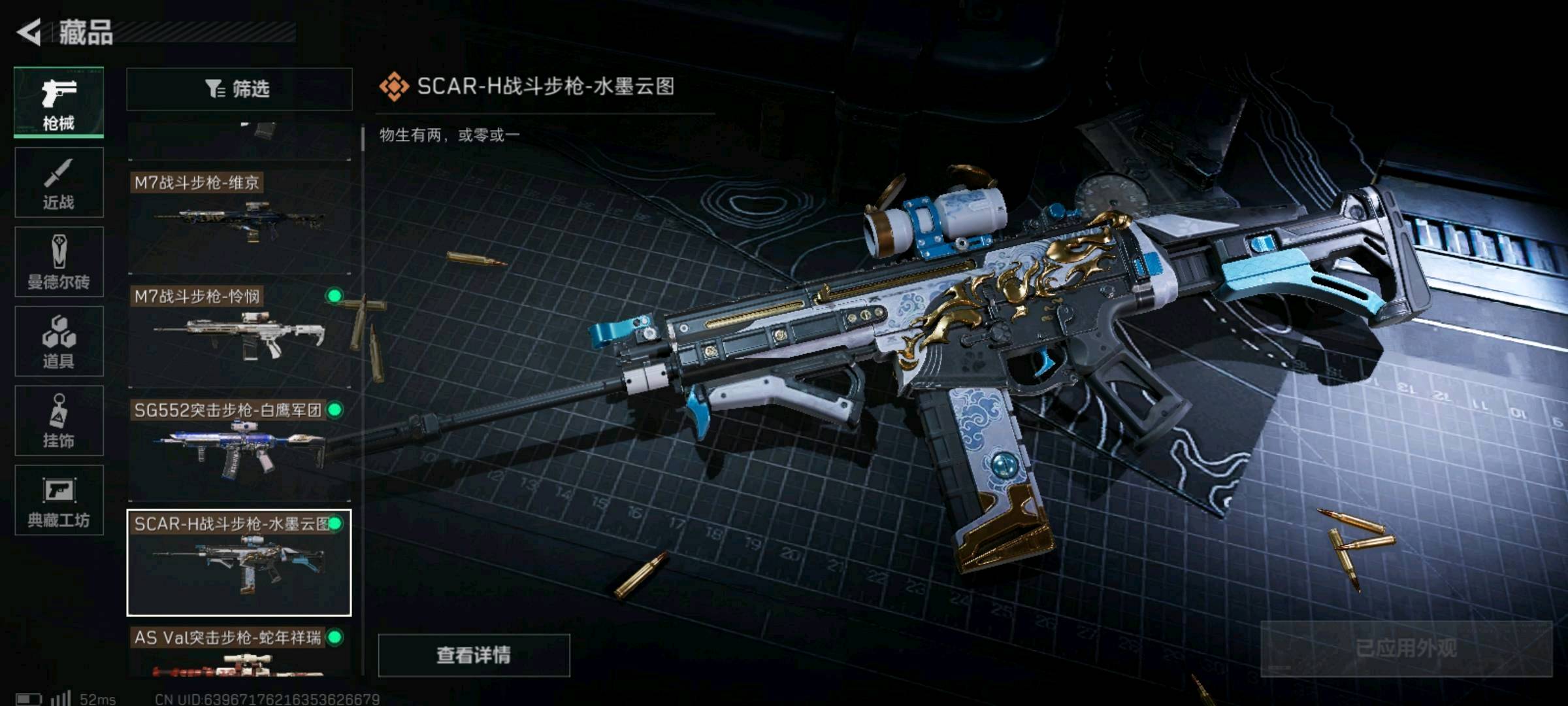Switch to the 枪械 firearms tab
Screen dimensions: 1568x706
[x=59, y=102]
